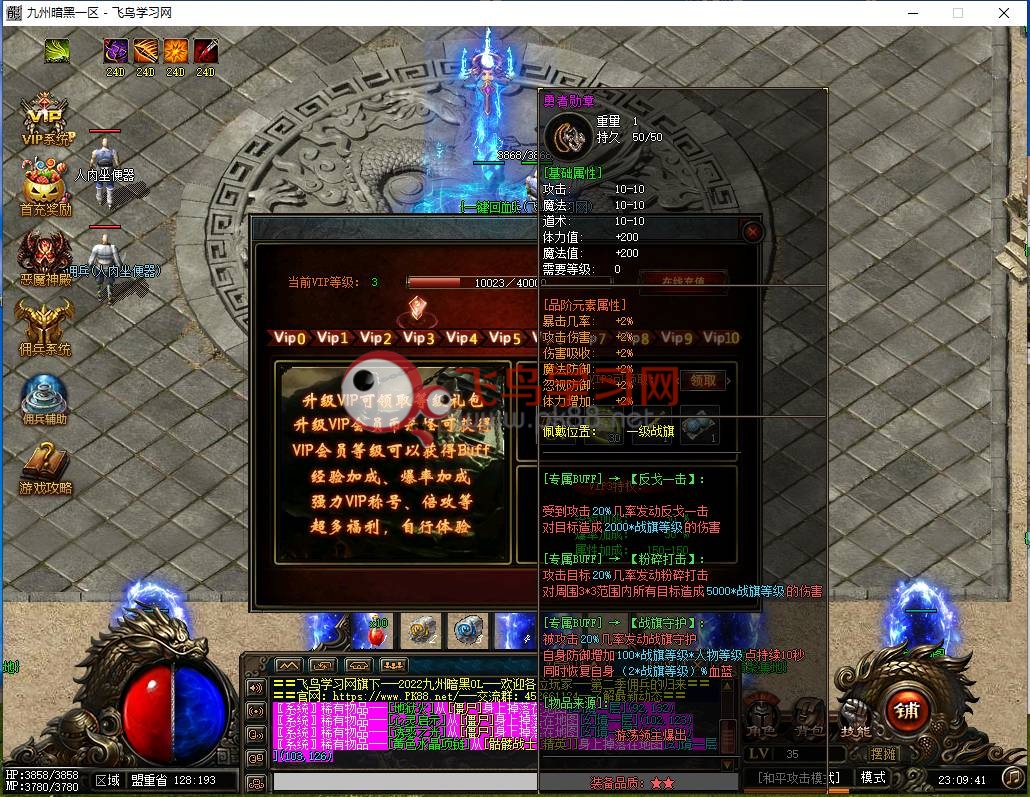Open the VIP系统 menu icon
Screen dimensions: 1030x797
[44, 118]
